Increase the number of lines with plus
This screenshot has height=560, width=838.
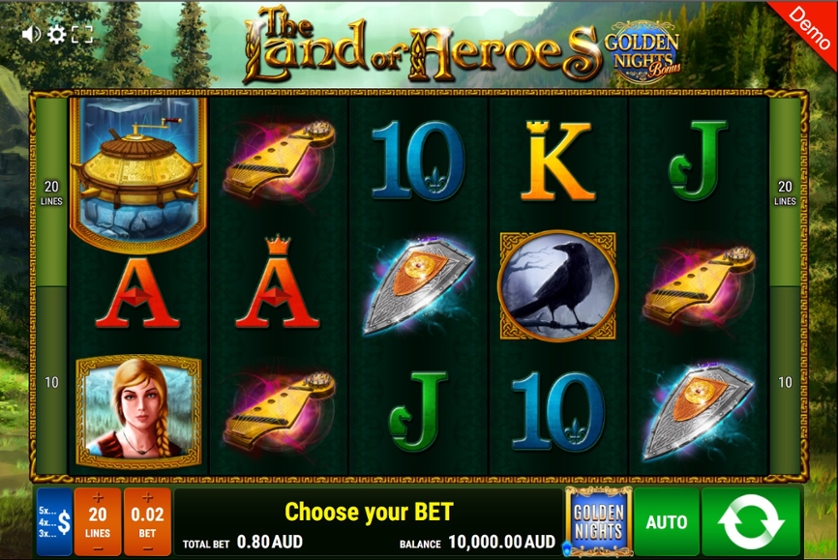pos(98,498)
